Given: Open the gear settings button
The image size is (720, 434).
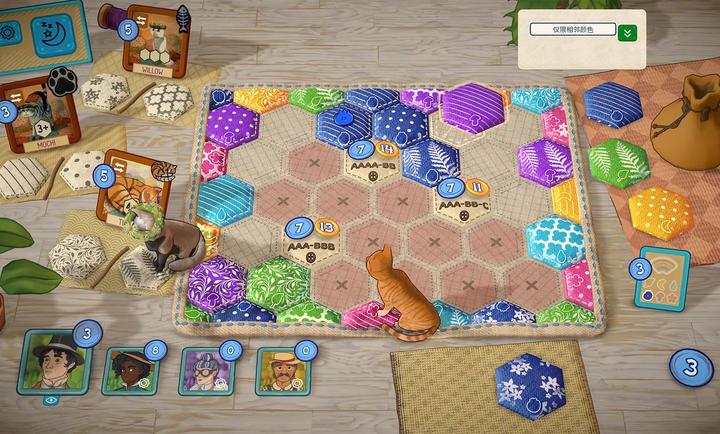Looking at the screenshot, I should 10,30.
